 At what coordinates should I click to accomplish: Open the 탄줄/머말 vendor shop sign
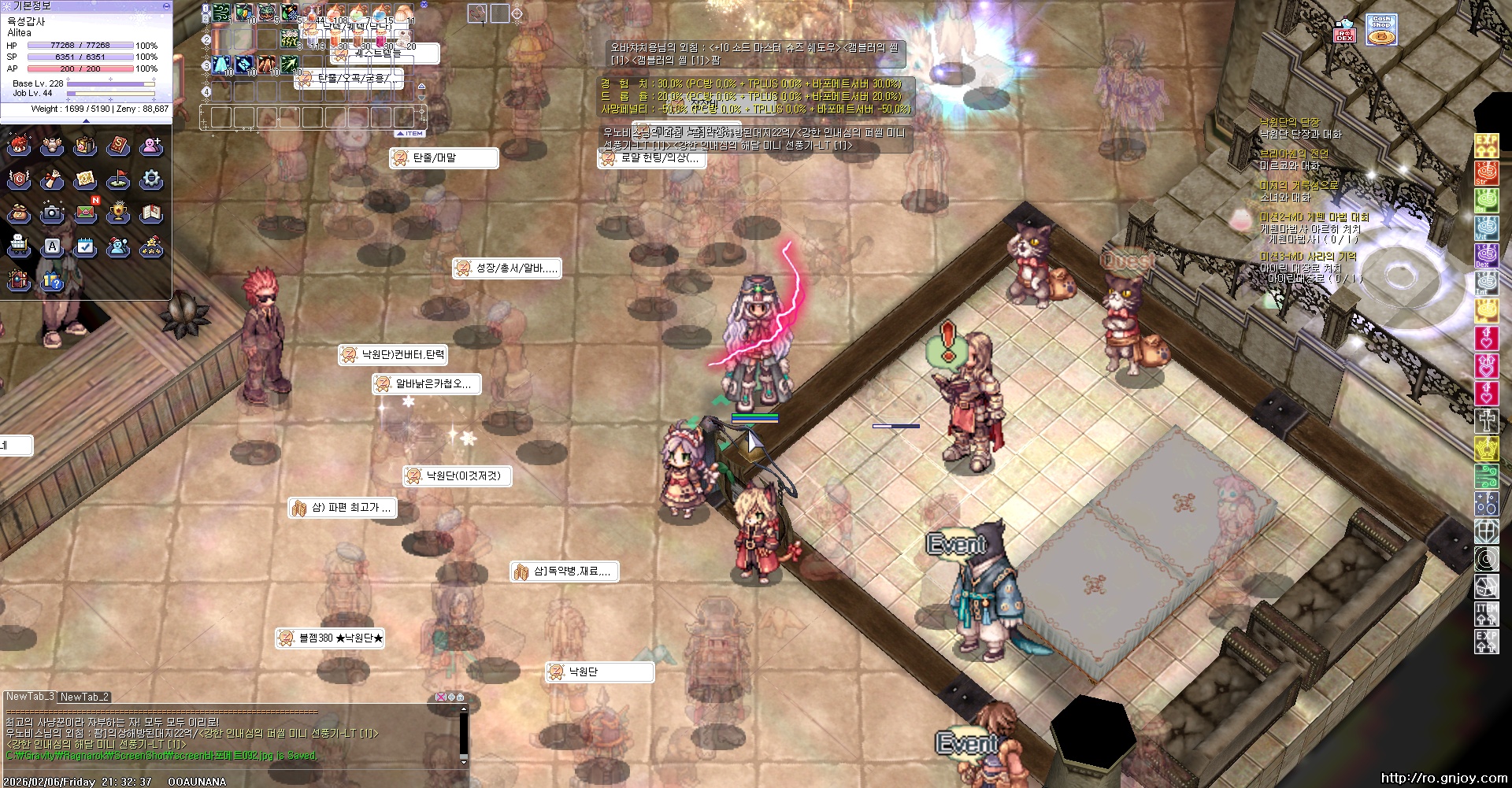(x=445, y=158)
